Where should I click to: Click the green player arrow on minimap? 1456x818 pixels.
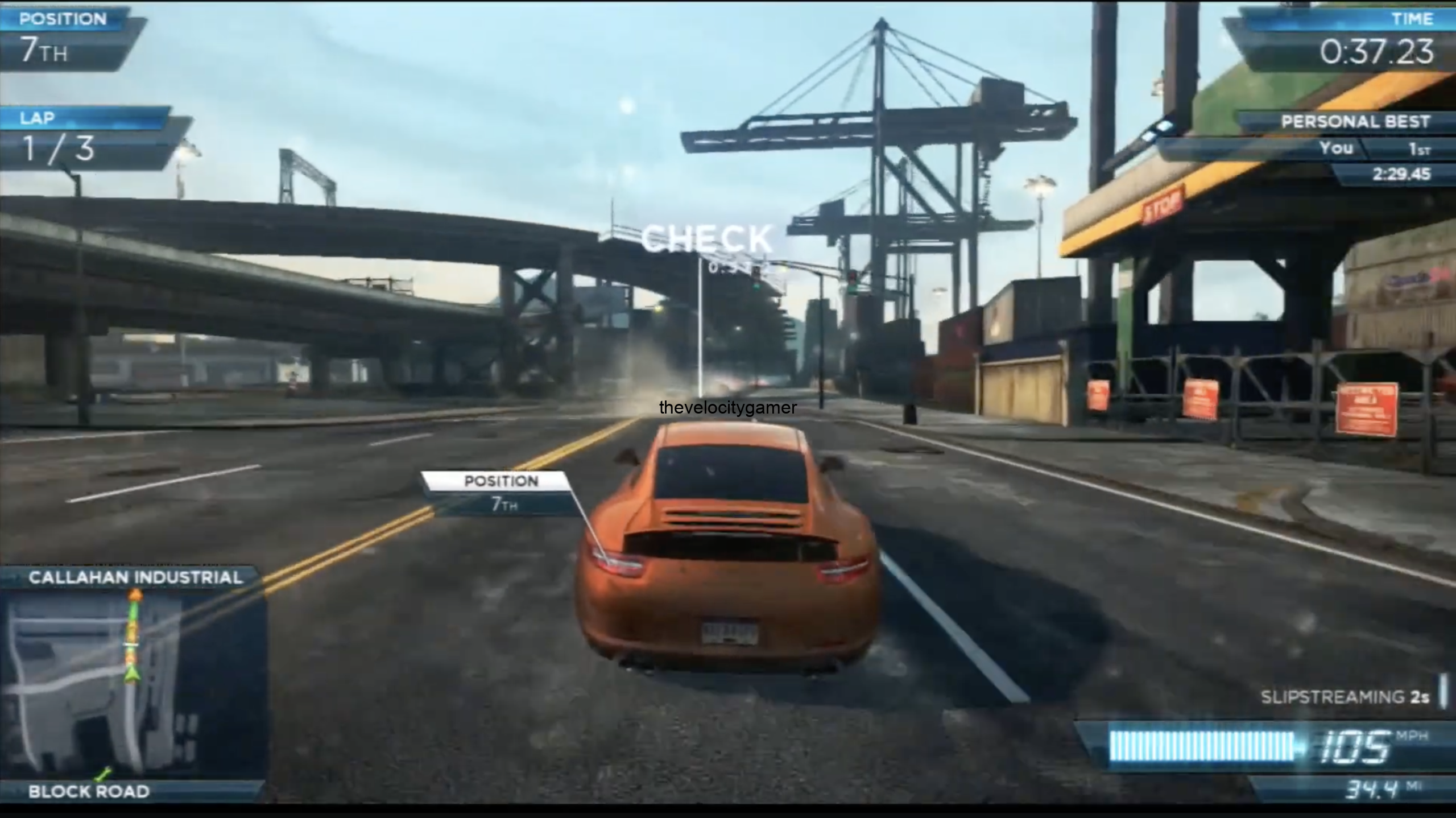(x=133, y=674)
